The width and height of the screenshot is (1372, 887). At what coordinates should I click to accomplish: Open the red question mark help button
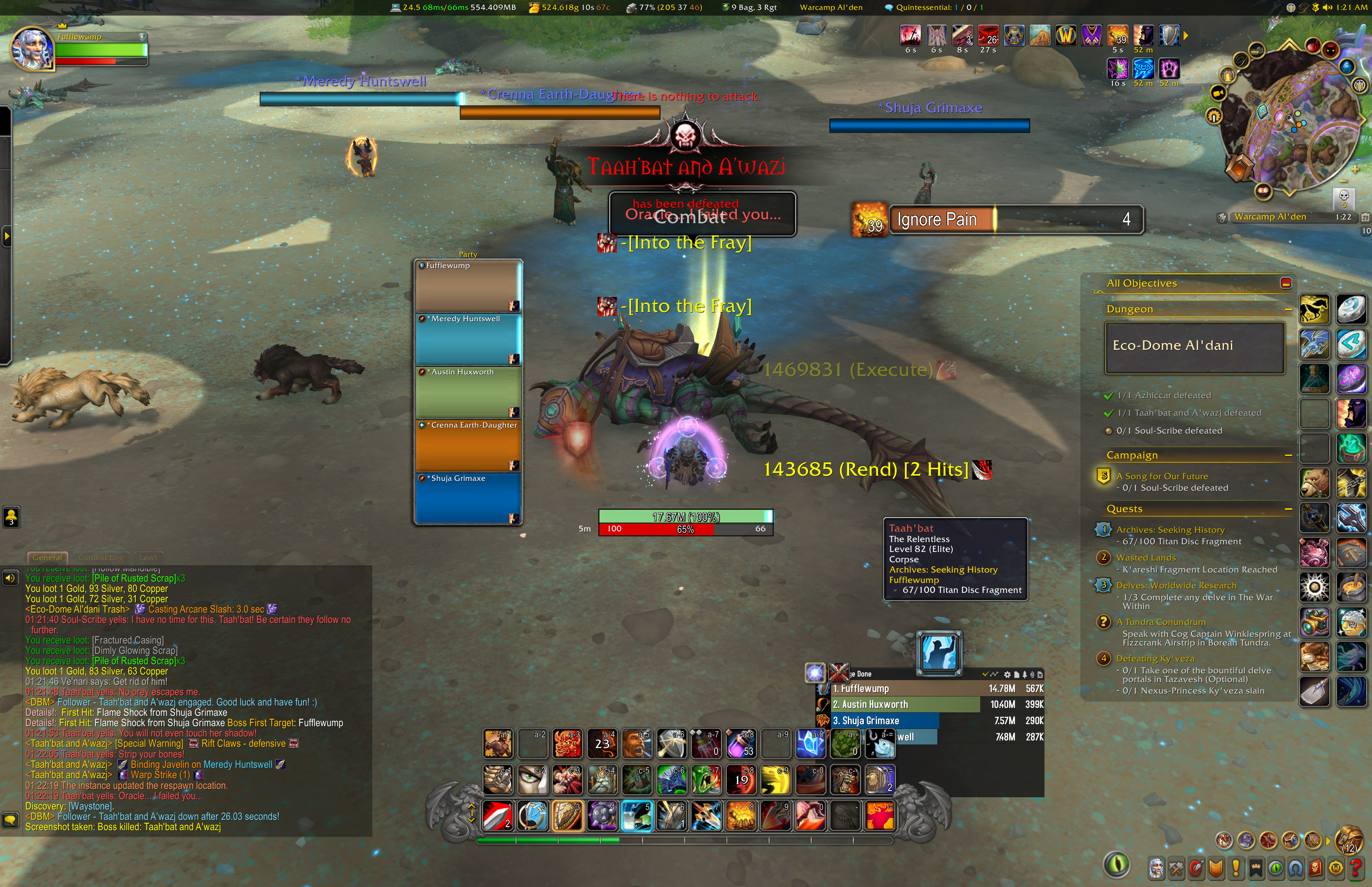(1356, 868)
